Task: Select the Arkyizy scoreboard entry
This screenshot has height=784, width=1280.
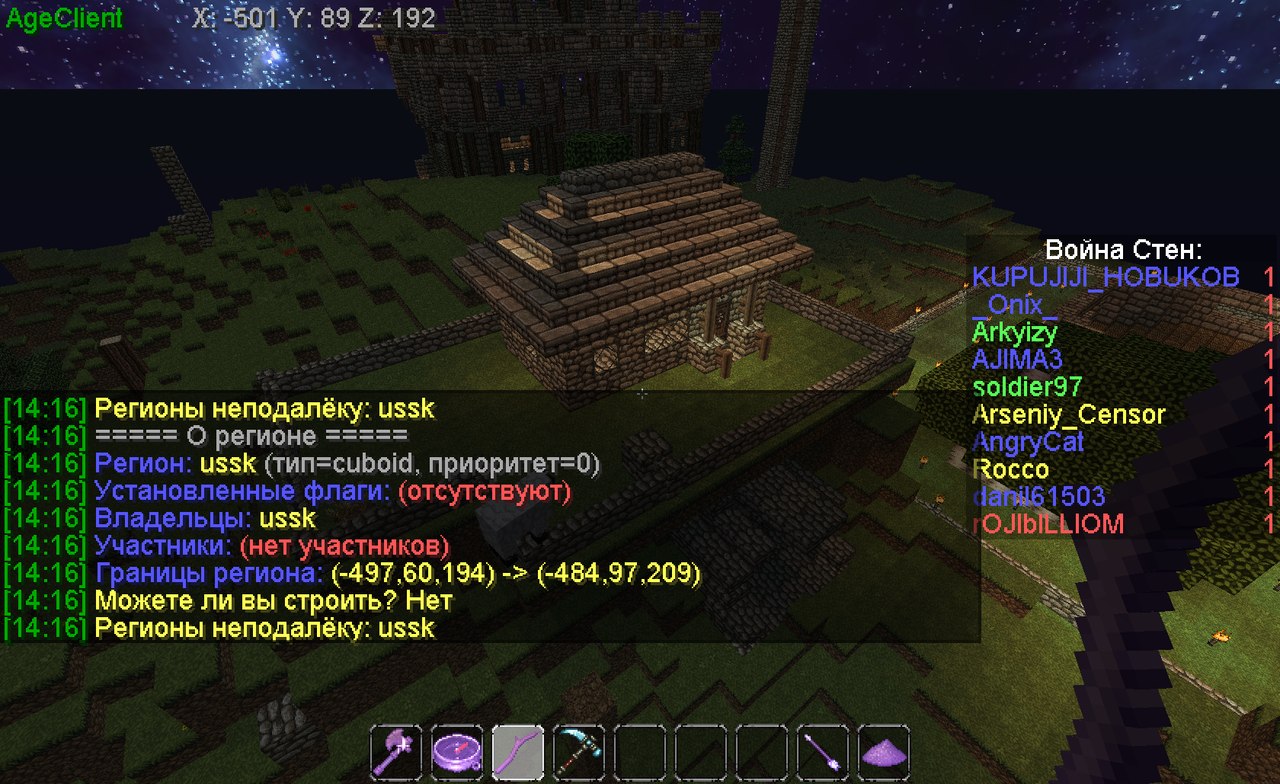Action: pos(1015,332)
